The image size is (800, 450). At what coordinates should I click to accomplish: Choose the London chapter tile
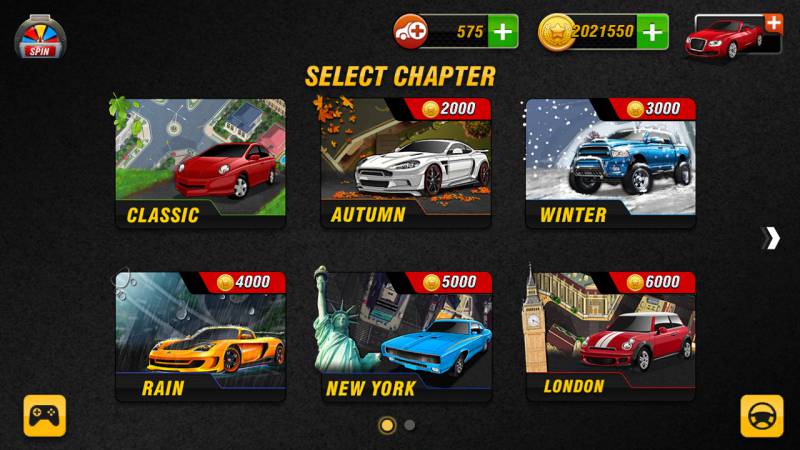click(610, 335)
